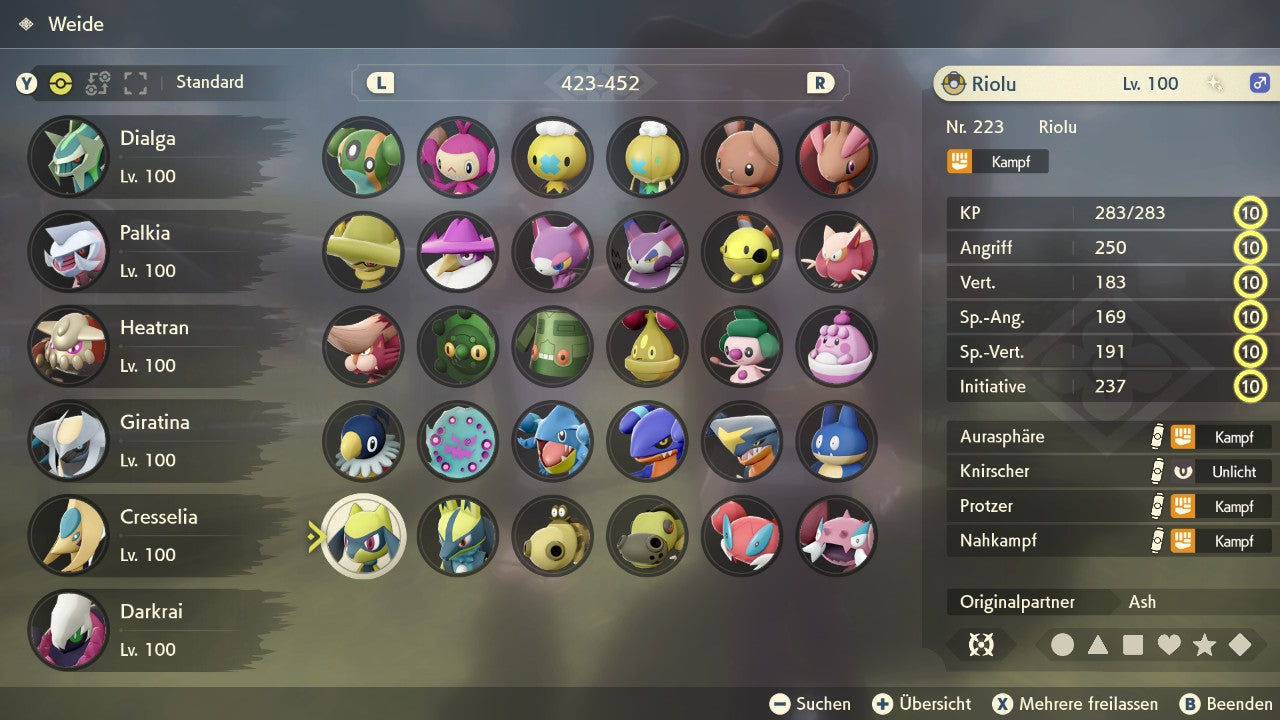Choose the Munchlax pasture slot
Image resolution: width=1280 pixels, height=720 pixels.
point(837,441)
